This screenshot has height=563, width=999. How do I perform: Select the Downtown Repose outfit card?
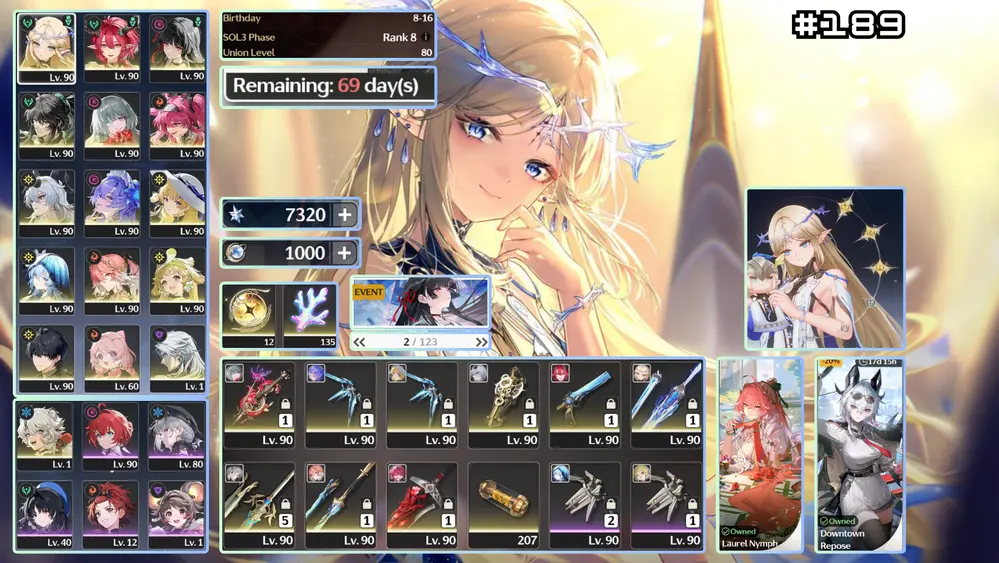click(860, 455)
